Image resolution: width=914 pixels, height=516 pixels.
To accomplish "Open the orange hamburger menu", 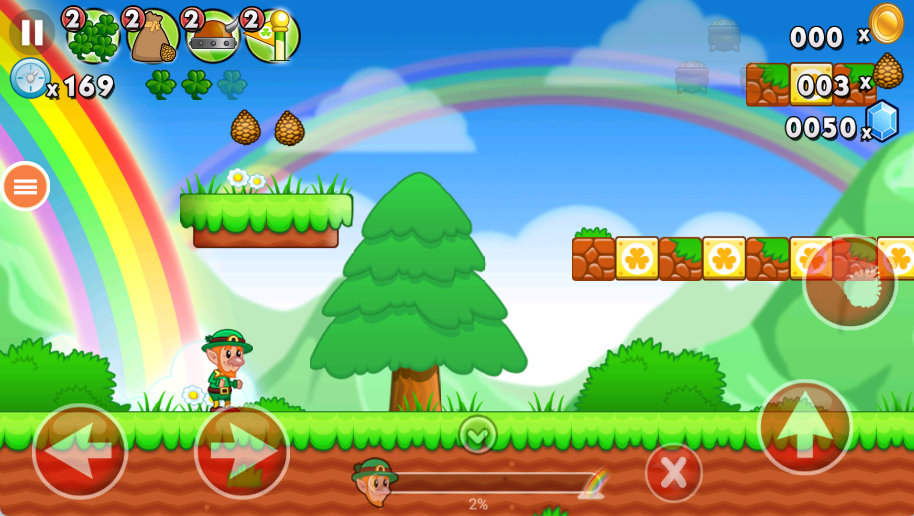I will pos(25,186).
